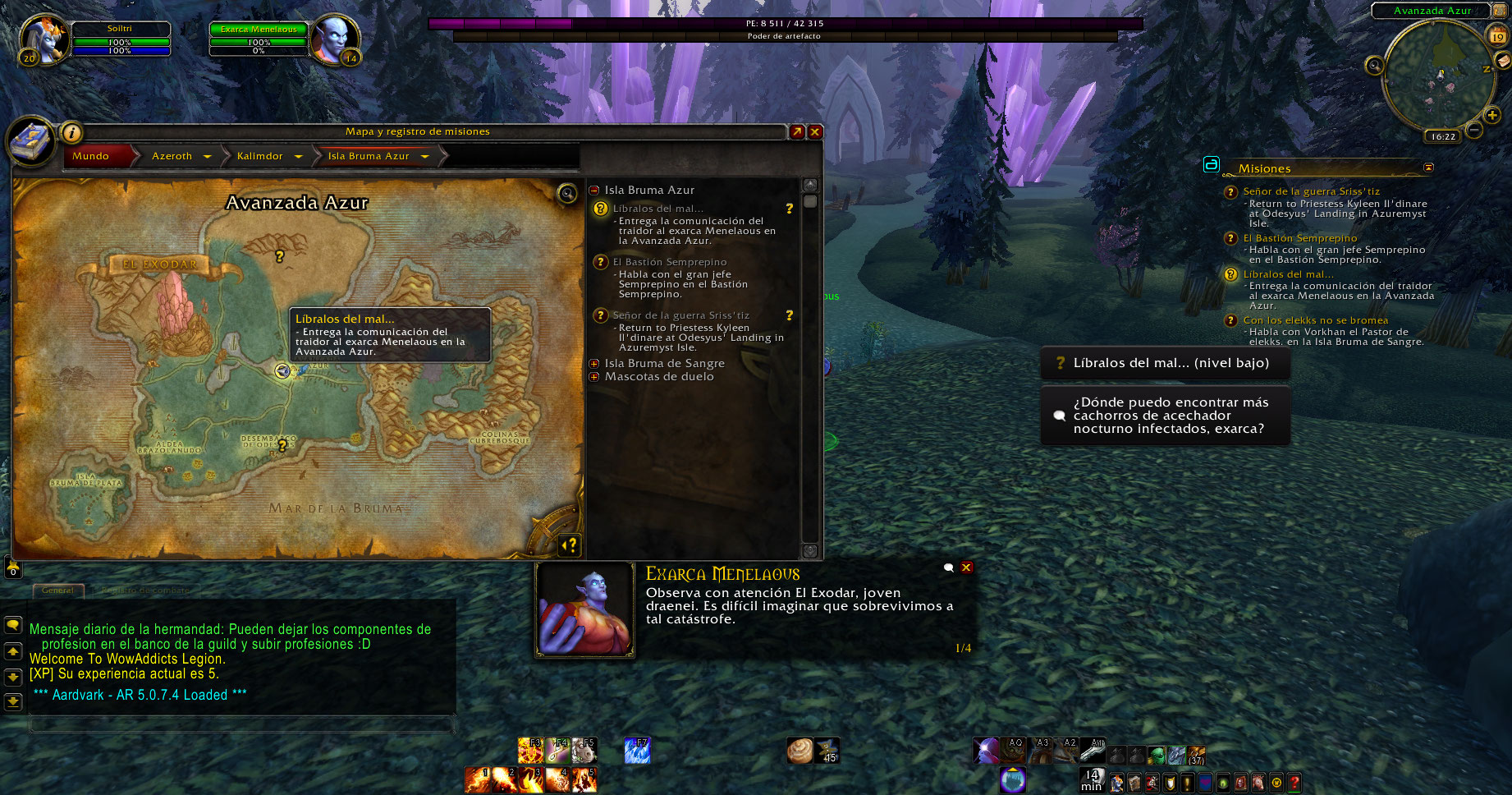Expand Isla Bruma de Sangre quest group
Viewport: 1512px width, 795px height.
(x=594, y=364)
